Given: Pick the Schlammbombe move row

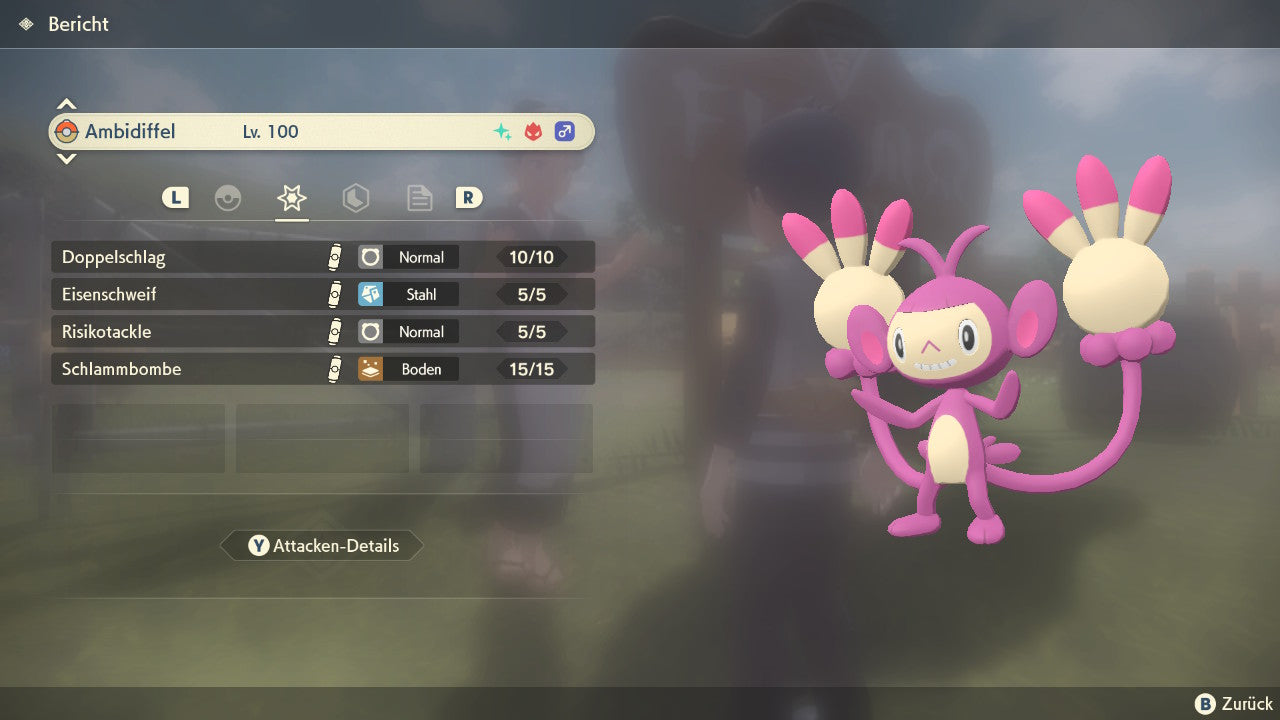Looking at the screenshot, I should pos(322,369).
